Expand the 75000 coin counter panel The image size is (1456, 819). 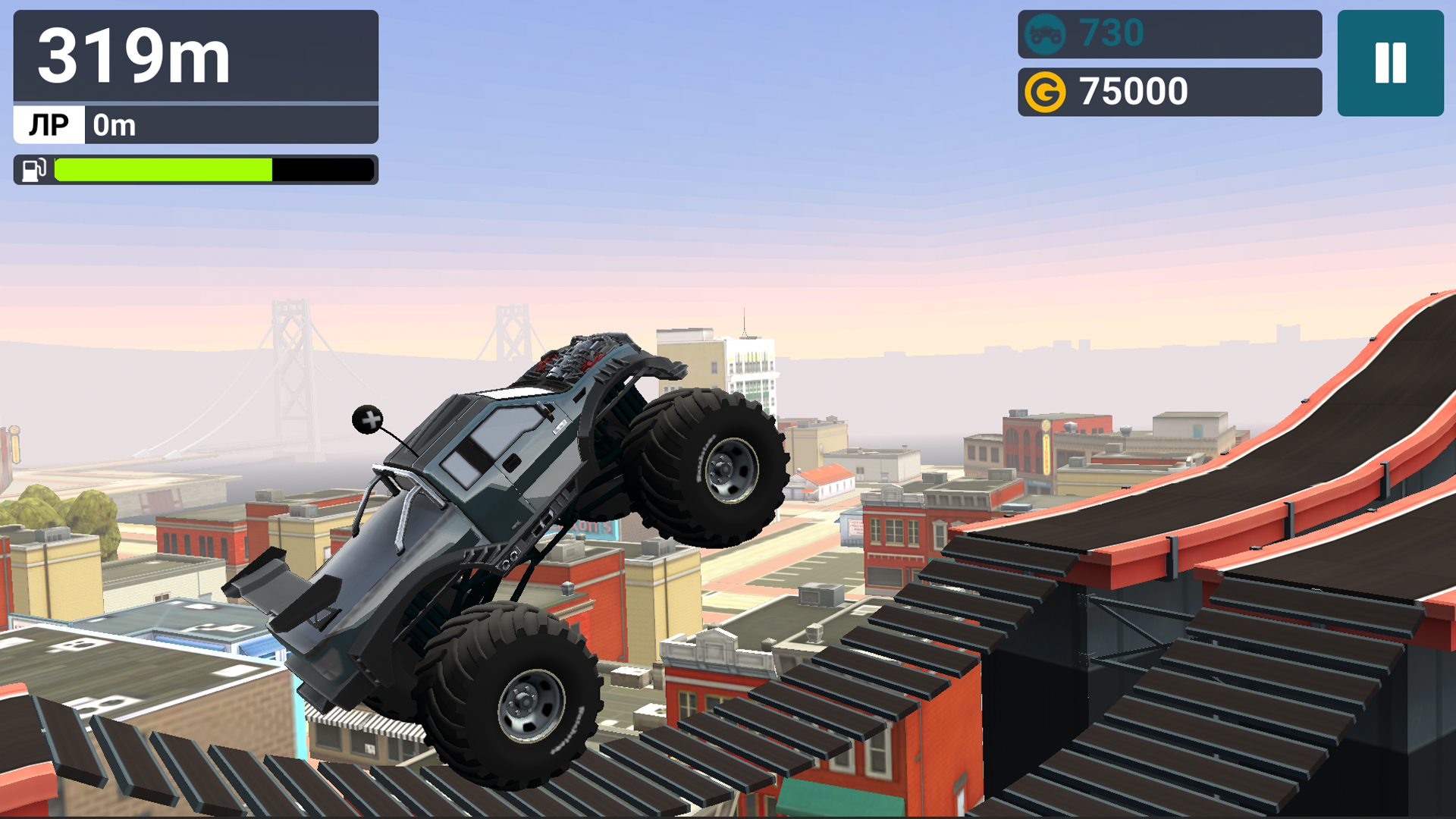click(x=1172, y=90)
